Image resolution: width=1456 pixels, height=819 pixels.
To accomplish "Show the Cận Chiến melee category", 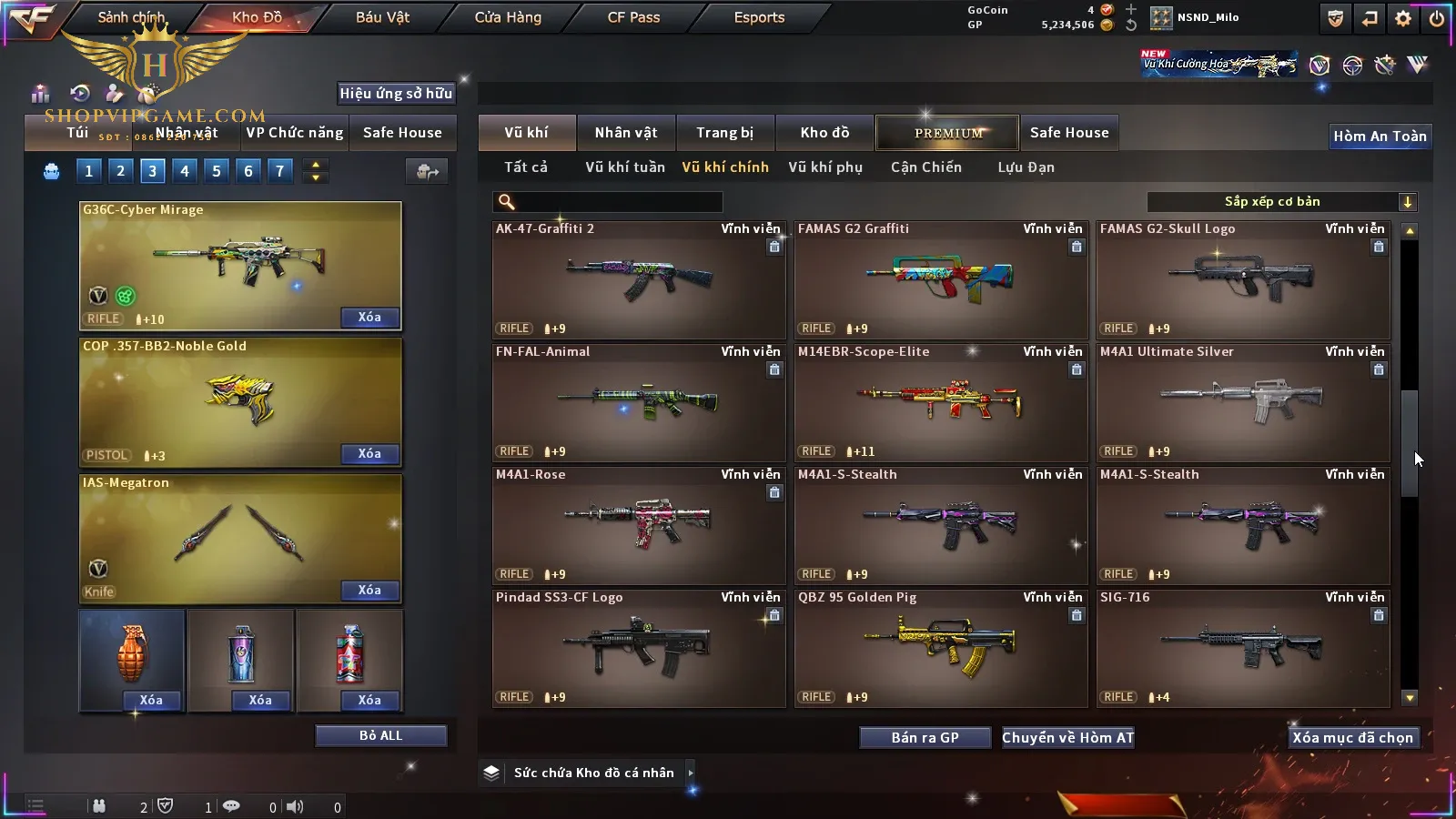I will pyautogui.click(x=925, y=167).
